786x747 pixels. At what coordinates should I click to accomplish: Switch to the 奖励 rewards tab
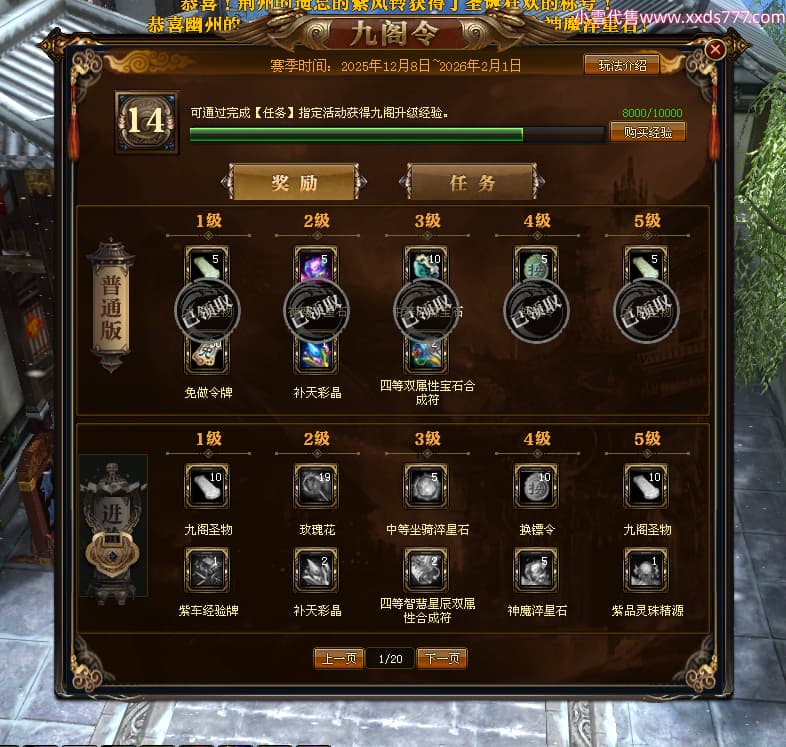click(294, 183)
